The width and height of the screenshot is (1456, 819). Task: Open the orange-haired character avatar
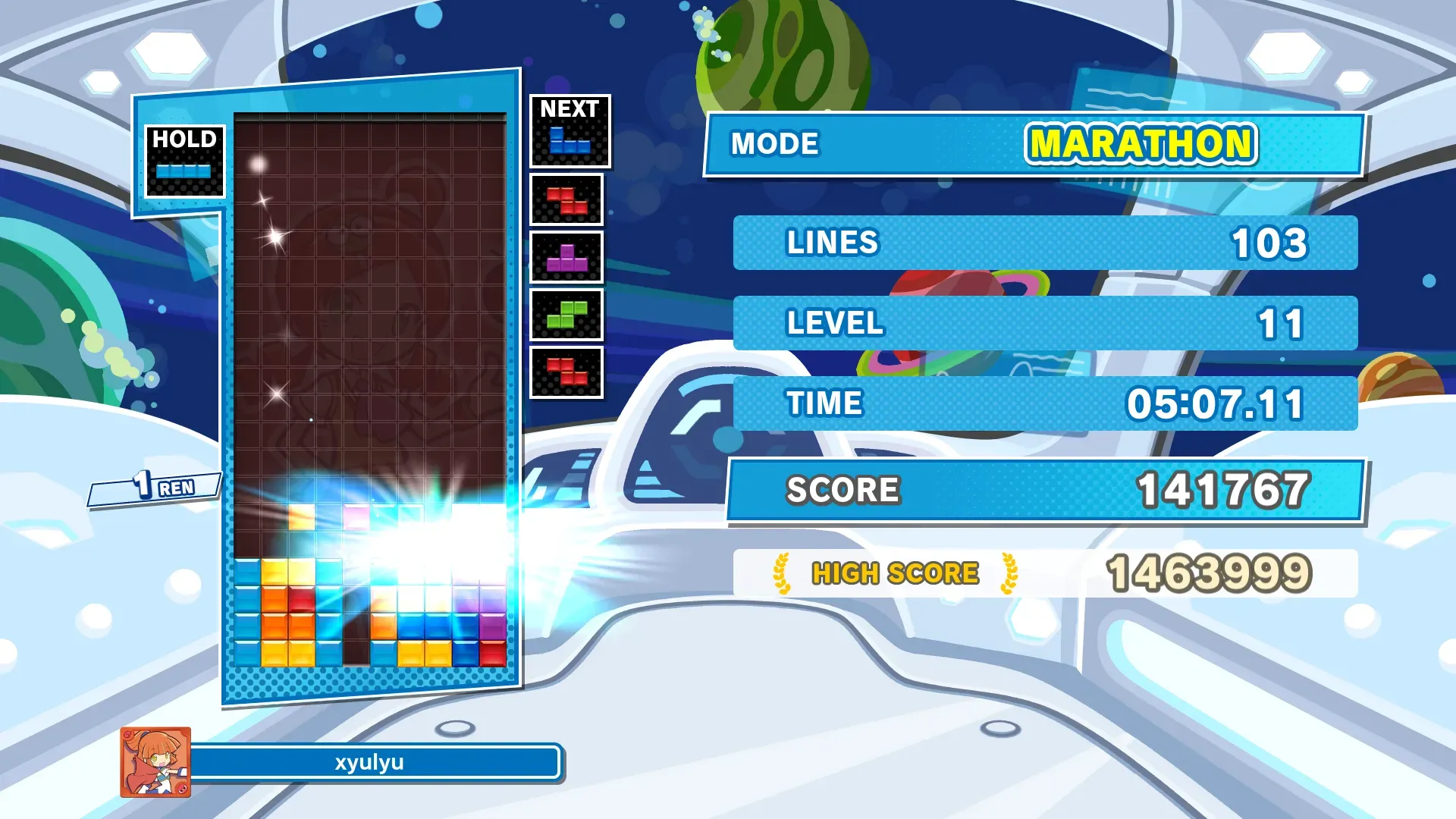[155, 762]
